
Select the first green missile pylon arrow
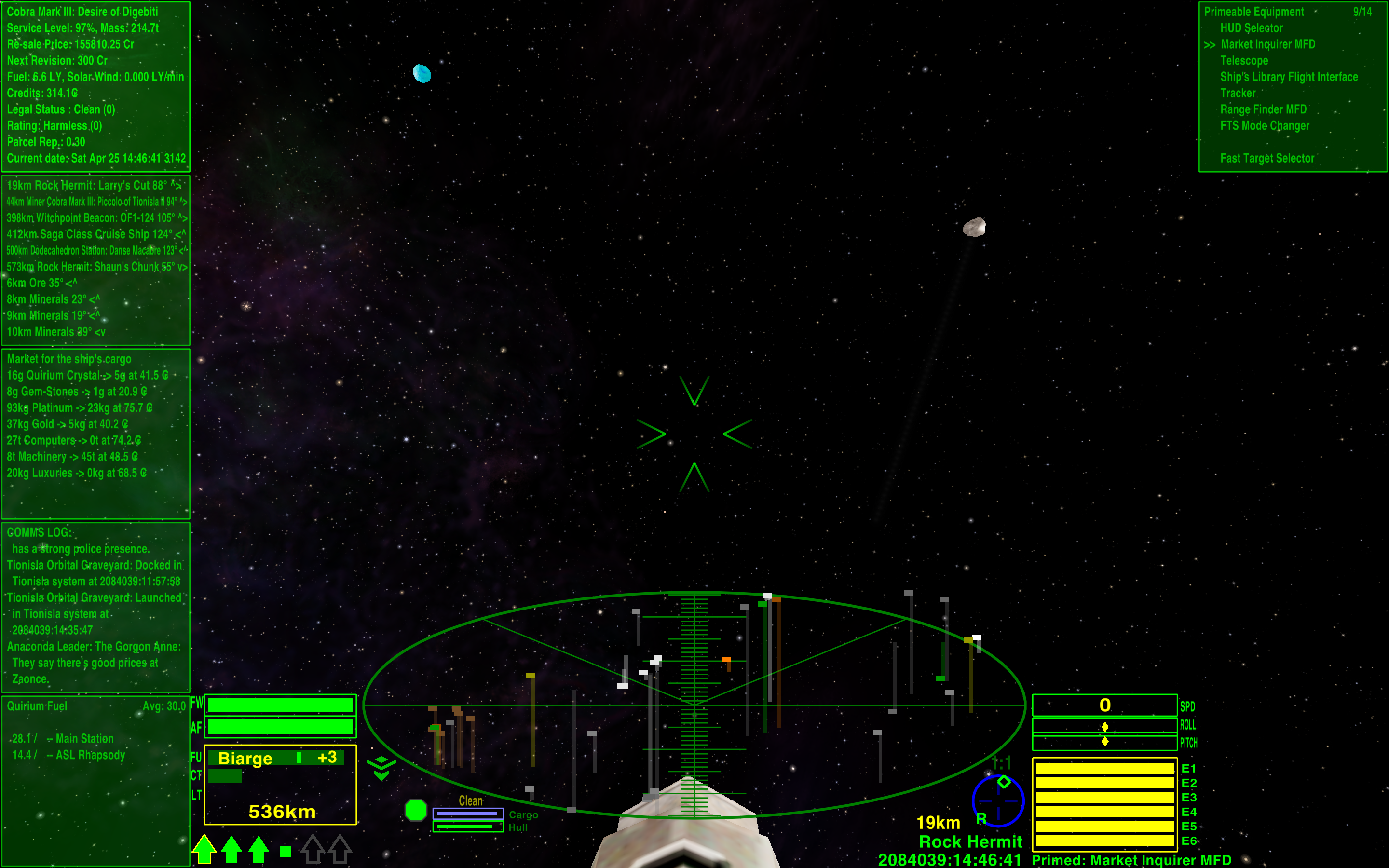coord(204,849)
